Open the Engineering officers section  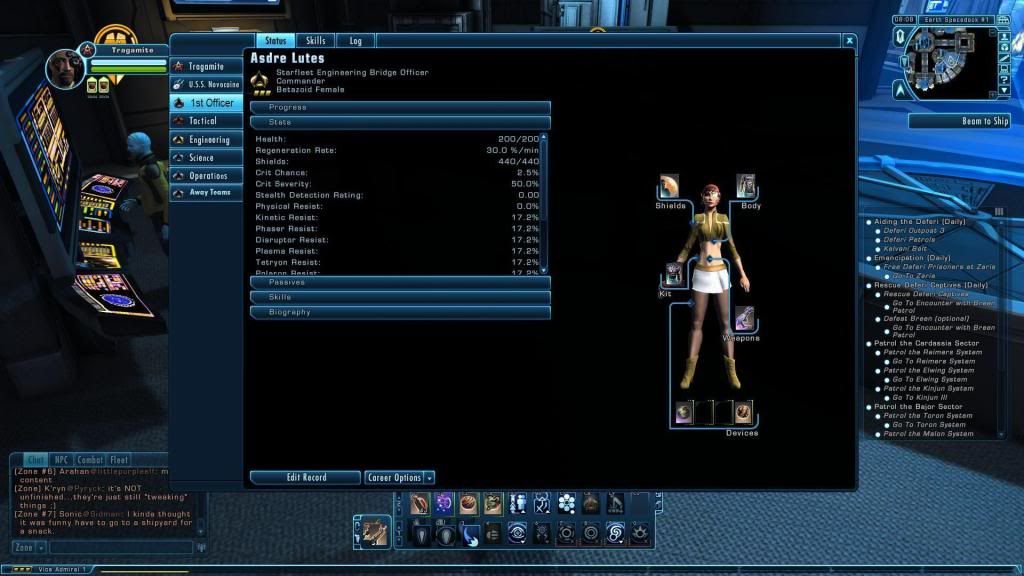pyautogui.click(x=208, y=140)
